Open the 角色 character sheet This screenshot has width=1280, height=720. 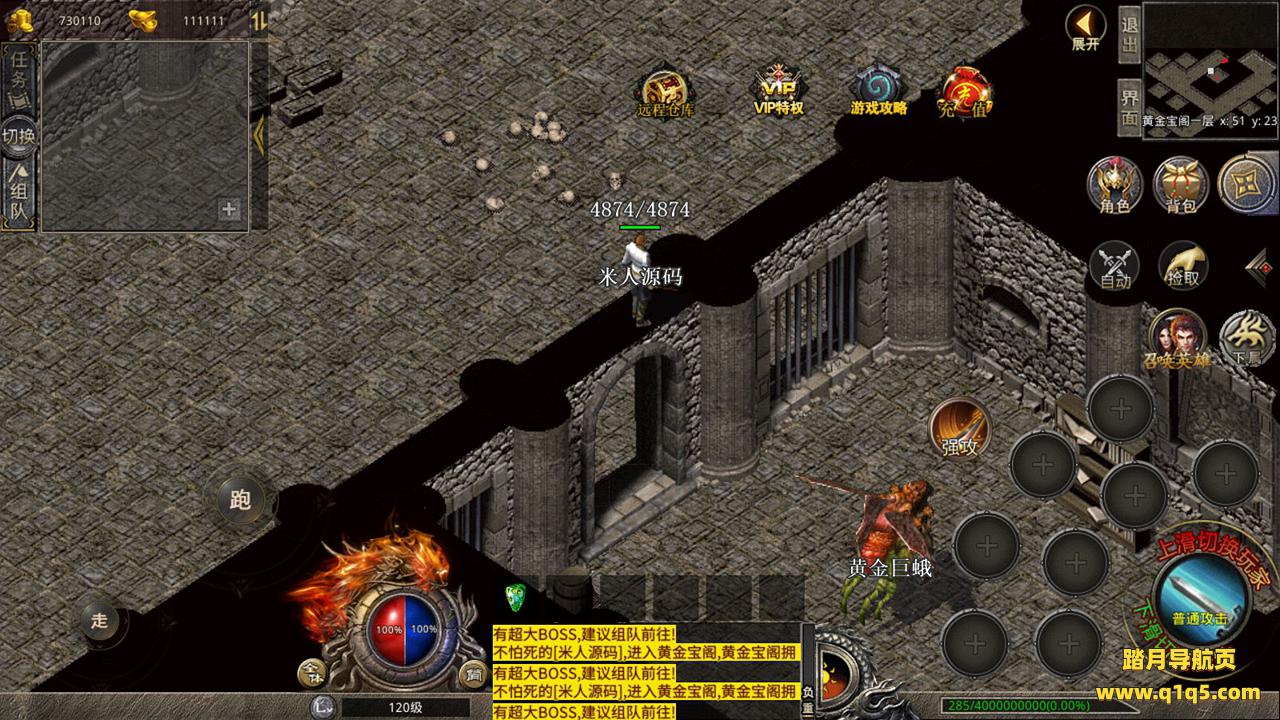(x=1114, y=186)
